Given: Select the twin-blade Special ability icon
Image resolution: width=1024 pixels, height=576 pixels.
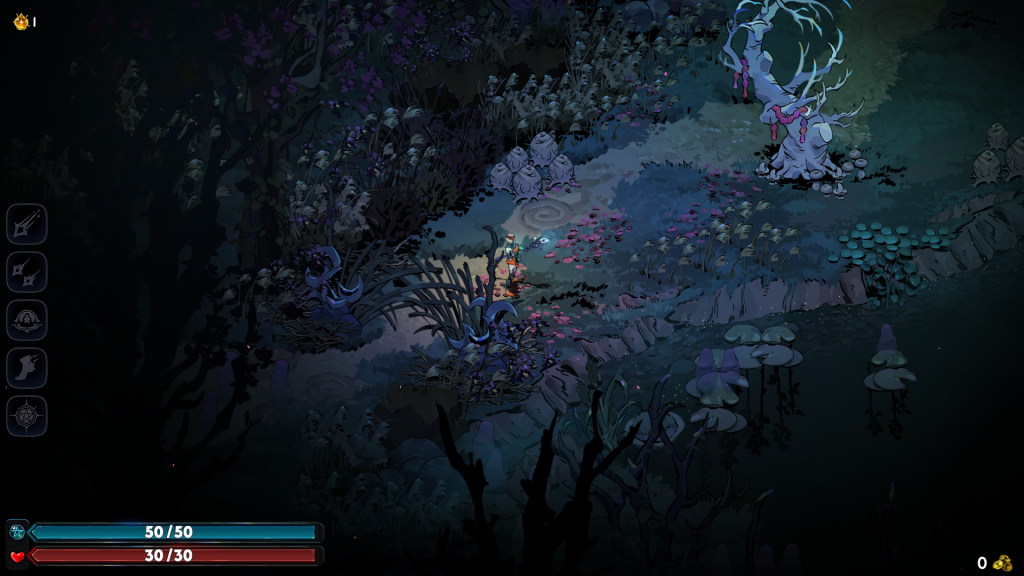Looking at the screenshot, I should pos(27,272).
